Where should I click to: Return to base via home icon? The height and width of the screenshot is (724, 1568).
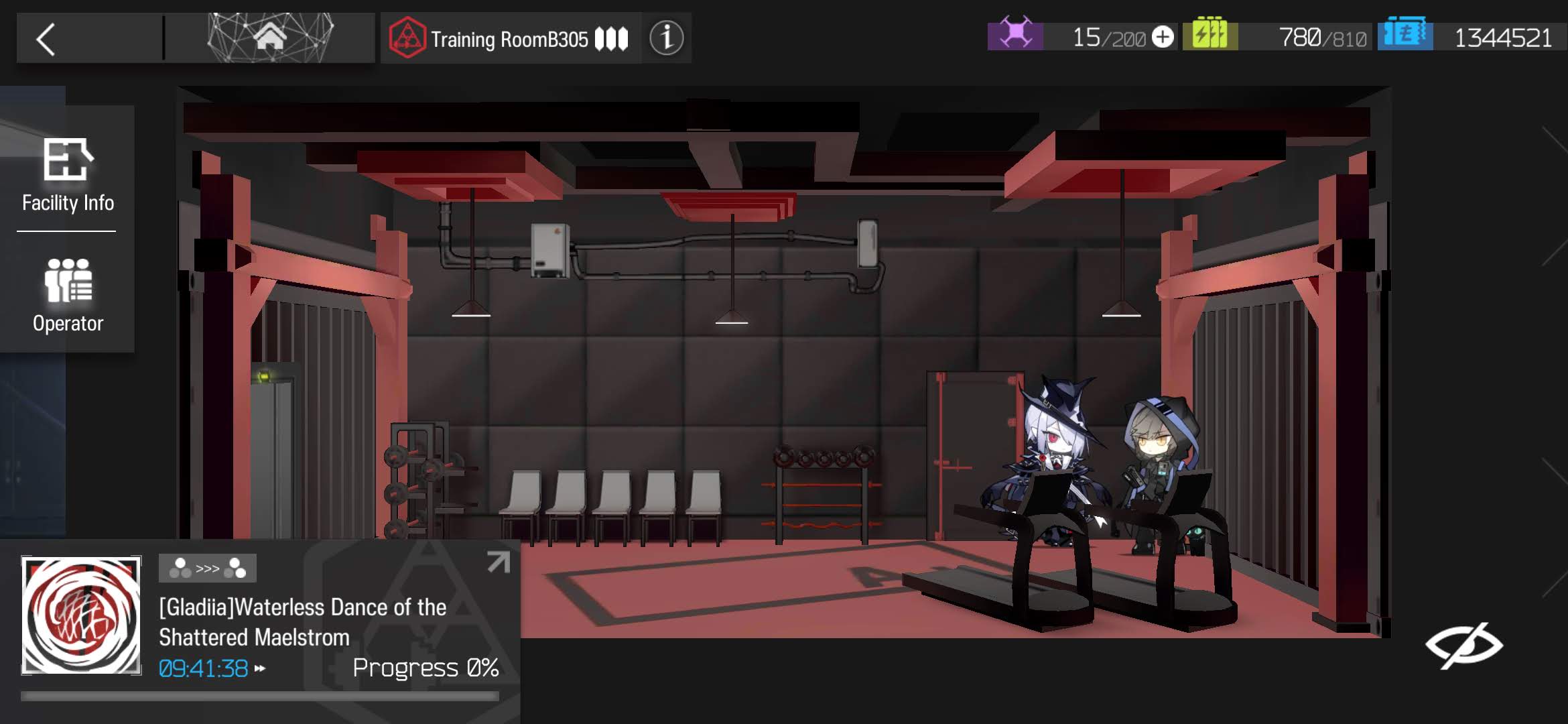(271, 38)
